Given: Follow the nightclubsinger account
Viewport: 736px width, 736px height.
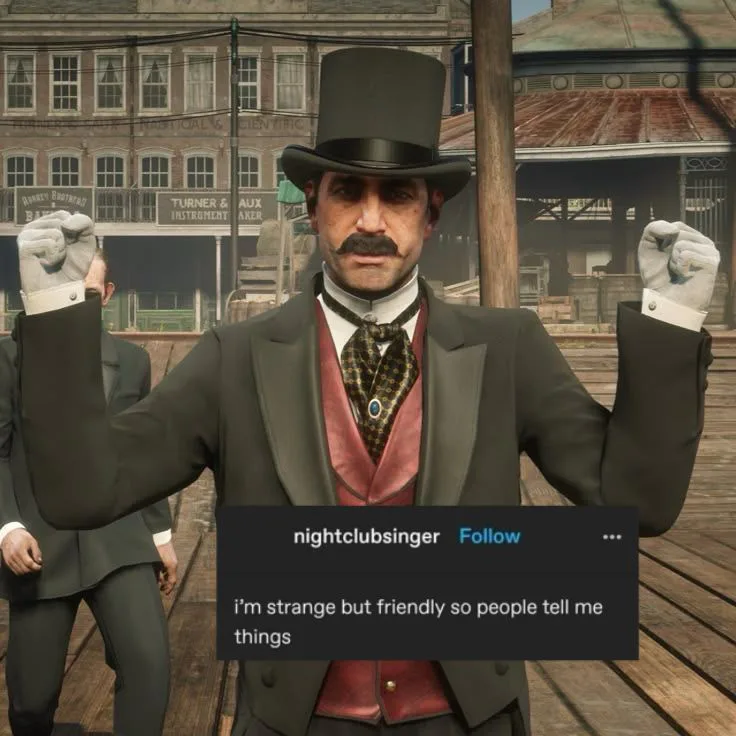Looking at the screenshot, I should 489,536.
